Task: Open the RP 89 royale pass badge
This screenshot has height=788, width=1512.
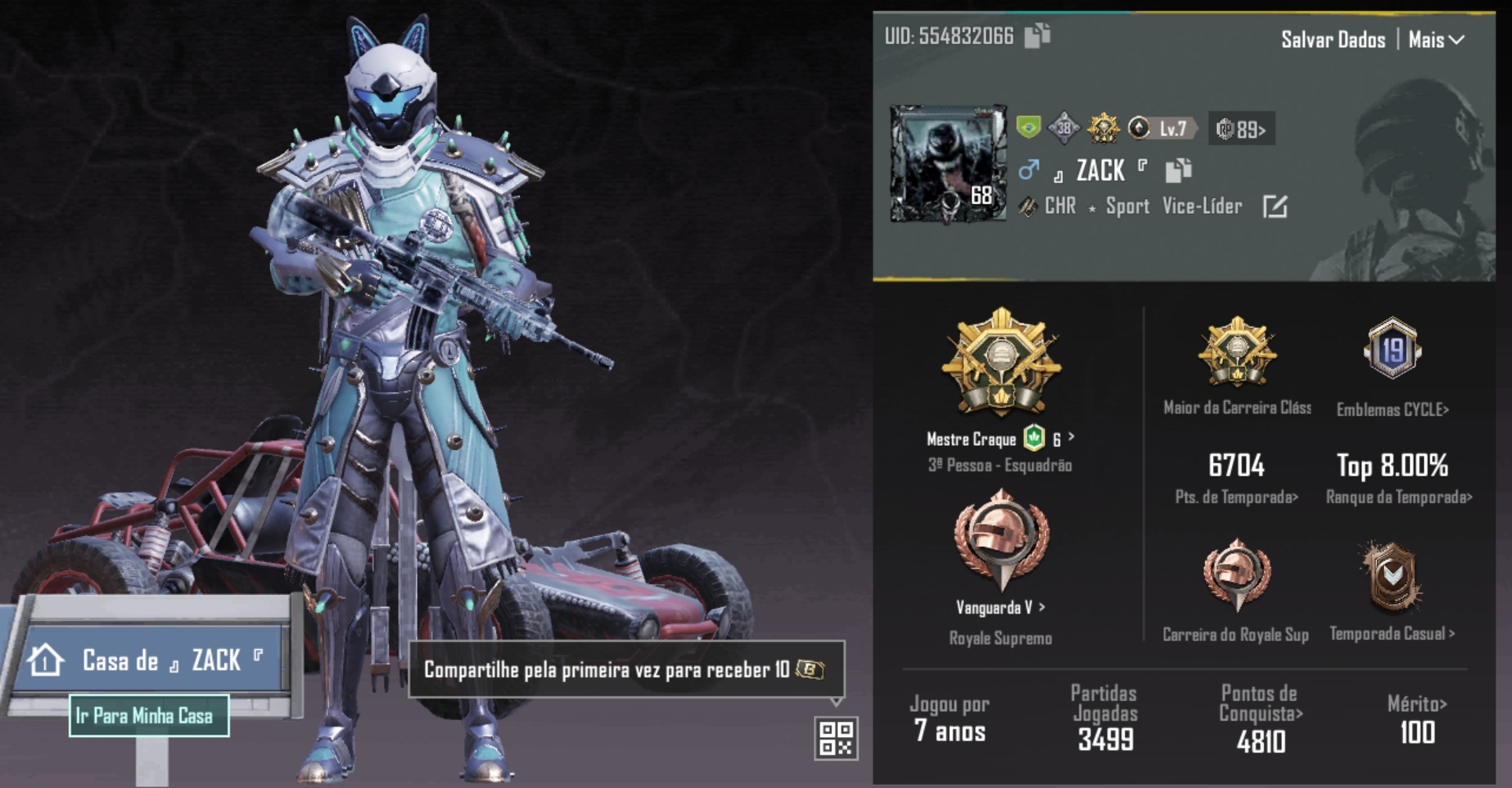Action: pos(1241,129)
